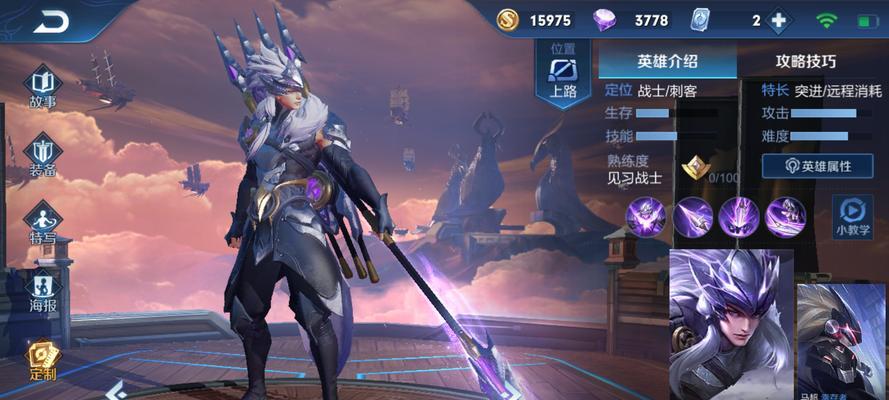Click the plus button beside the ticket count
The image size is (889, 400).
point(777,21)
